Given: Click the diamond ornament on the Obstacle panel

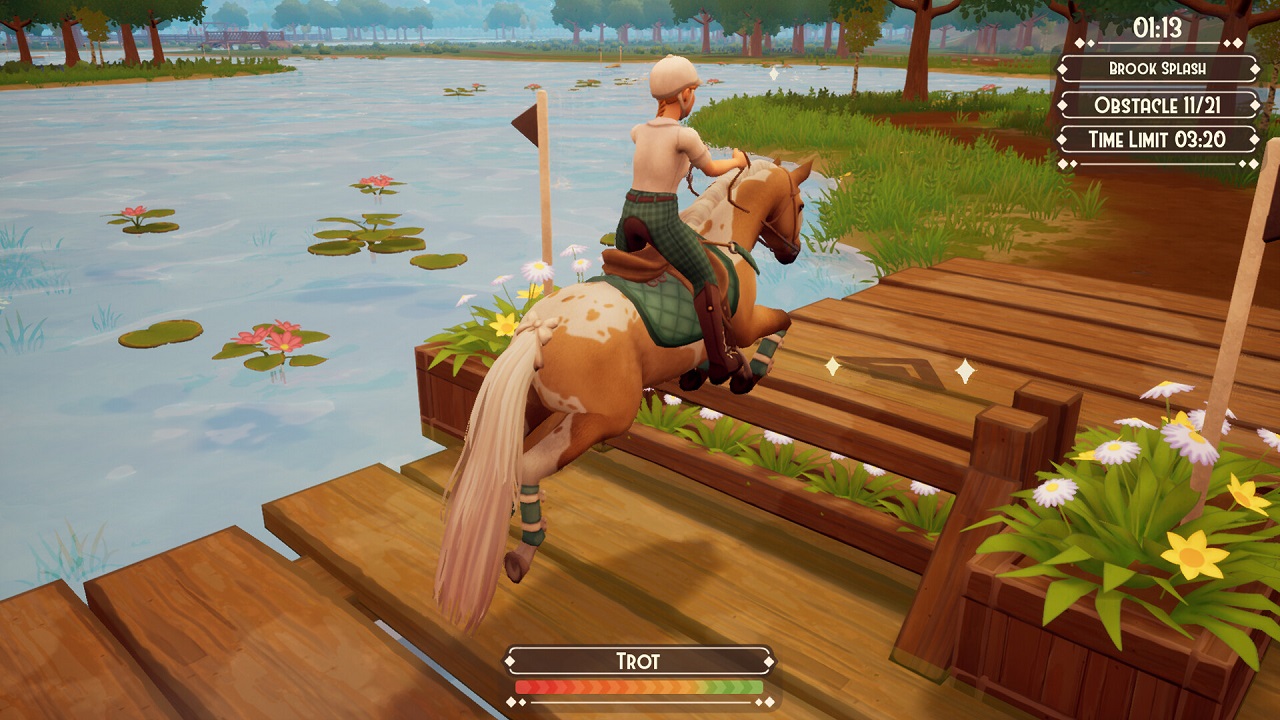Looking at the screenshot, I should click(1063, 106).
